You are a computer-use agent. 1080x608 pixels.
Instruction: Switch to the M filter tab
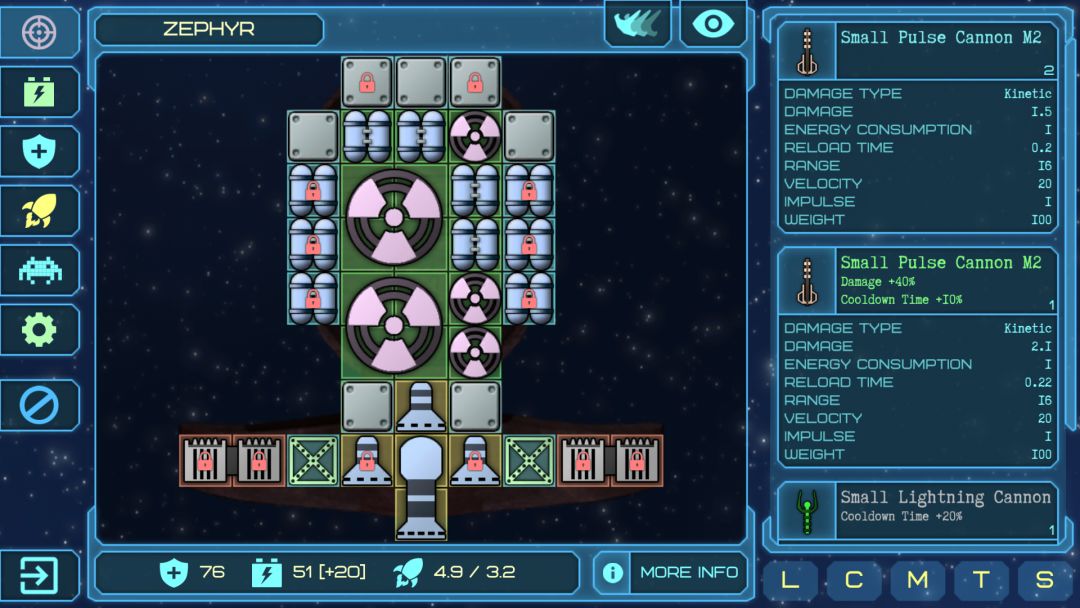(917, 580)
